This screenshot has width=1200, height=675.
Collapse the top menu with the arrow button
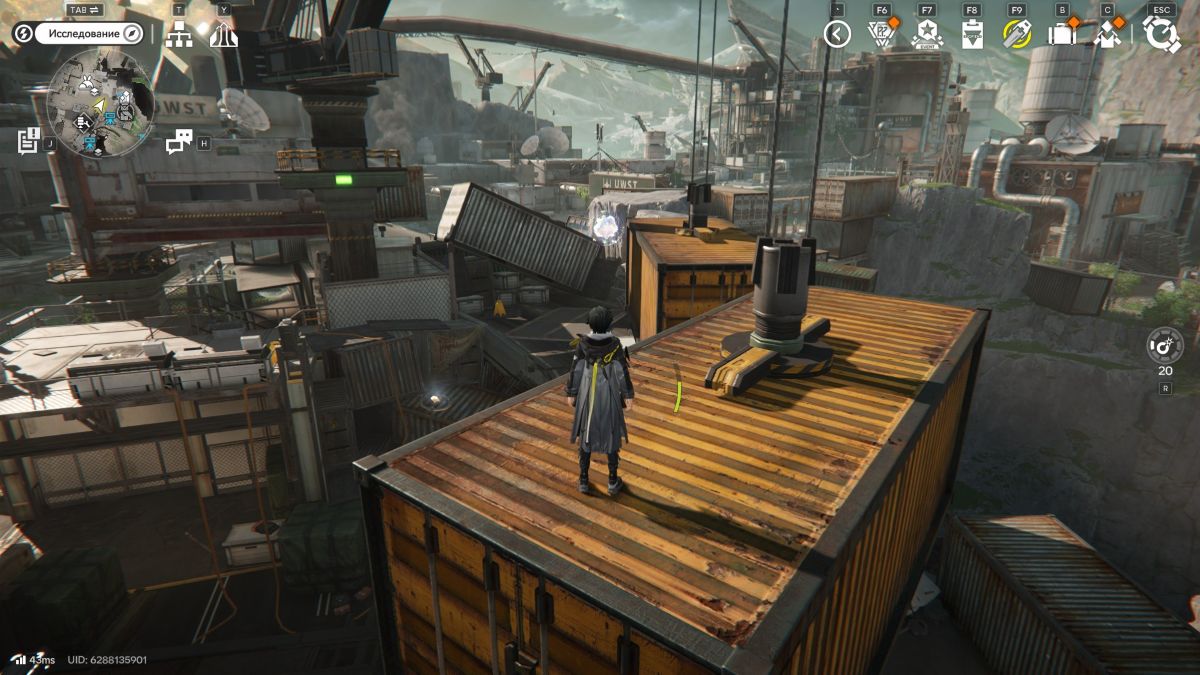point(837,34)
